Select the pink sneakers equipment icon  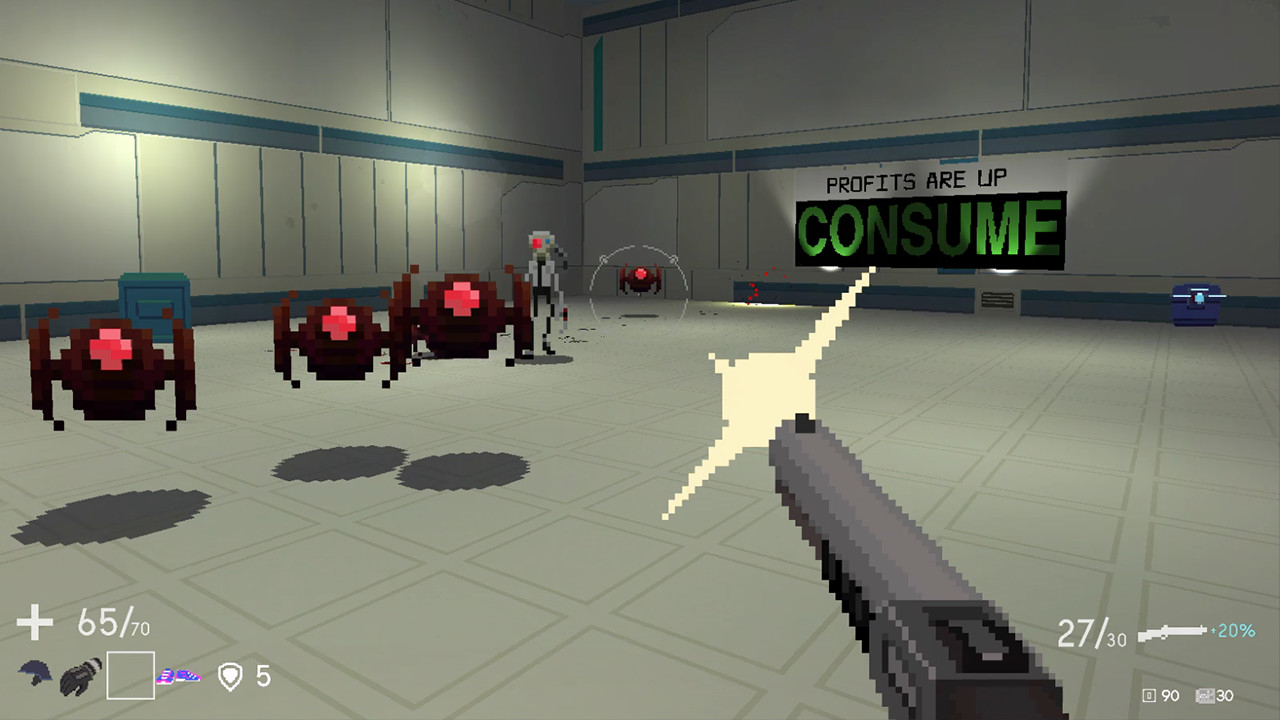point(178,676)
